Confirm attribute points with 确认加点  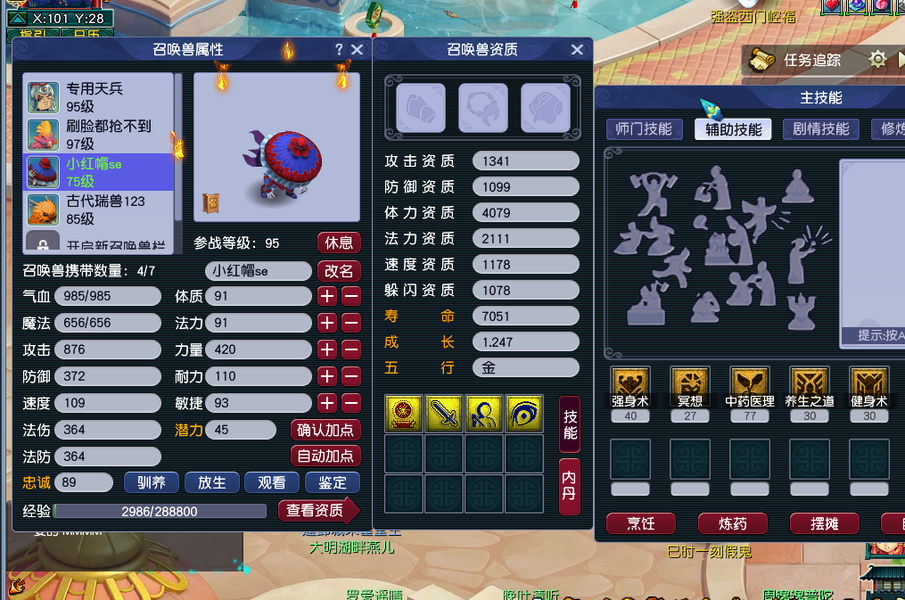click(327, 430)
